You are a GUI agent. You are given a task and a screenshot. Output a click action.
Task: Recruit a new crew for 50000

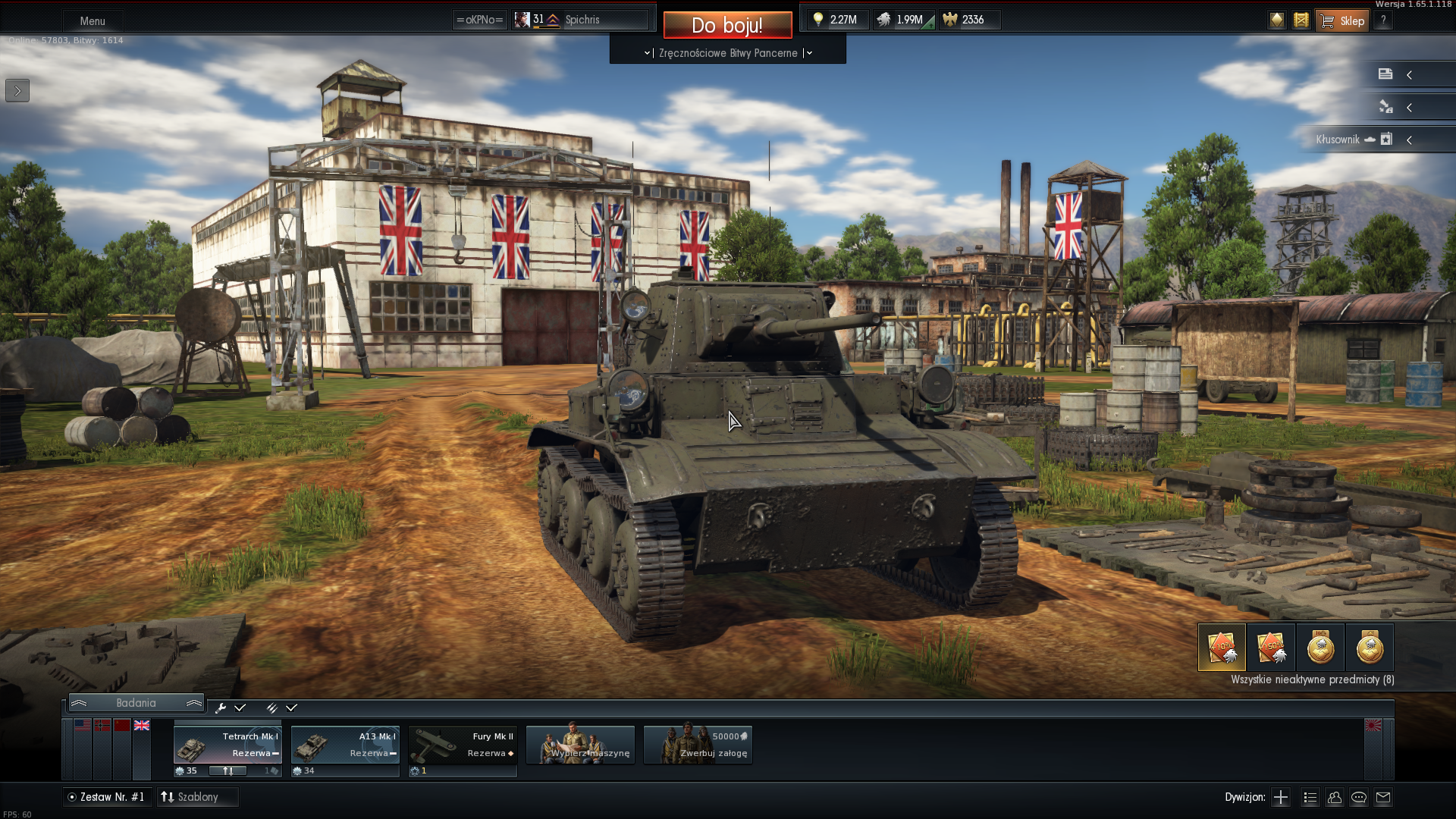(x=698, y=745)
